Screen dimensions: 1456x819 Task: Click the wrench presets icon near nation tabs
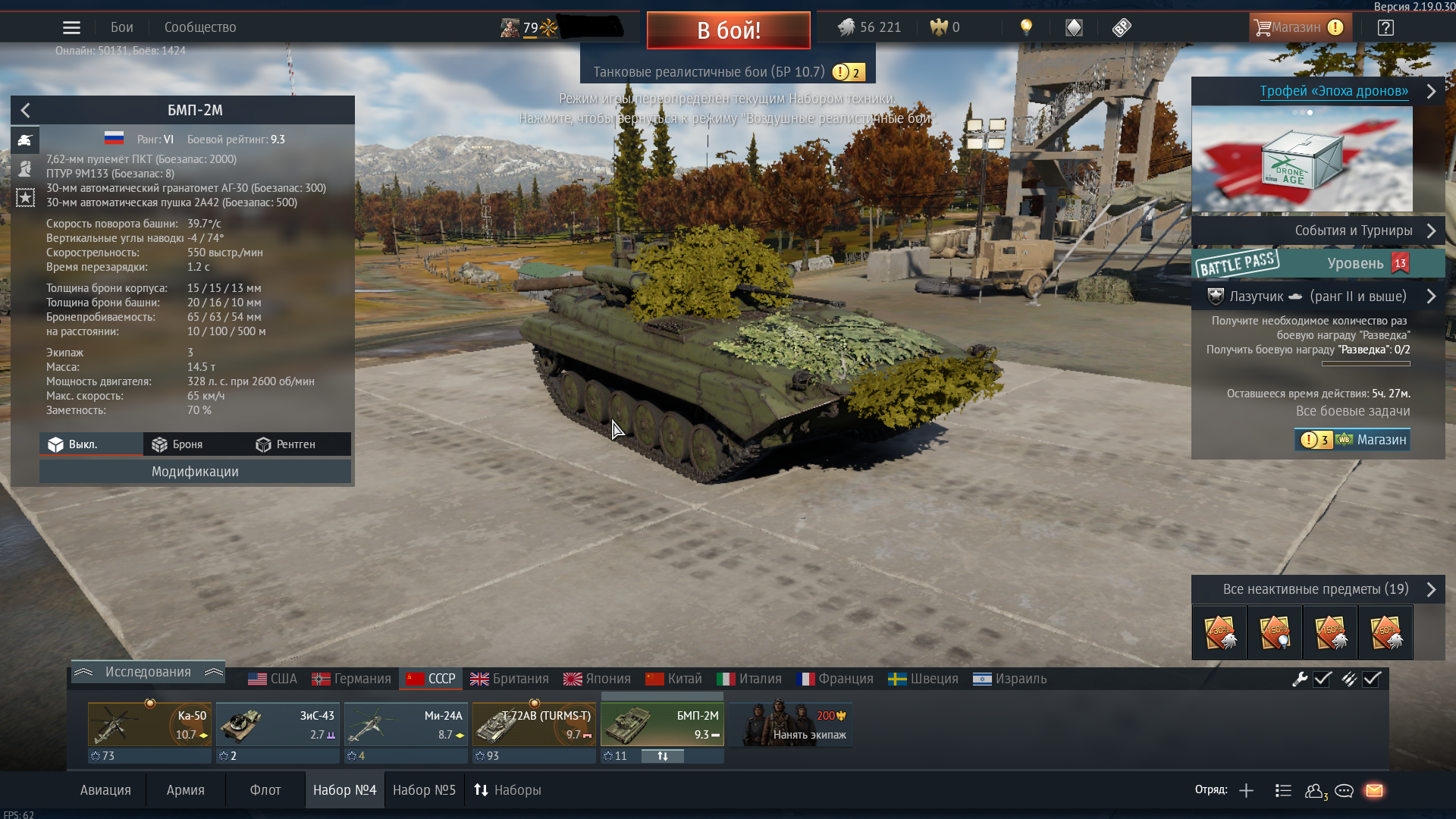[1300, 680]
